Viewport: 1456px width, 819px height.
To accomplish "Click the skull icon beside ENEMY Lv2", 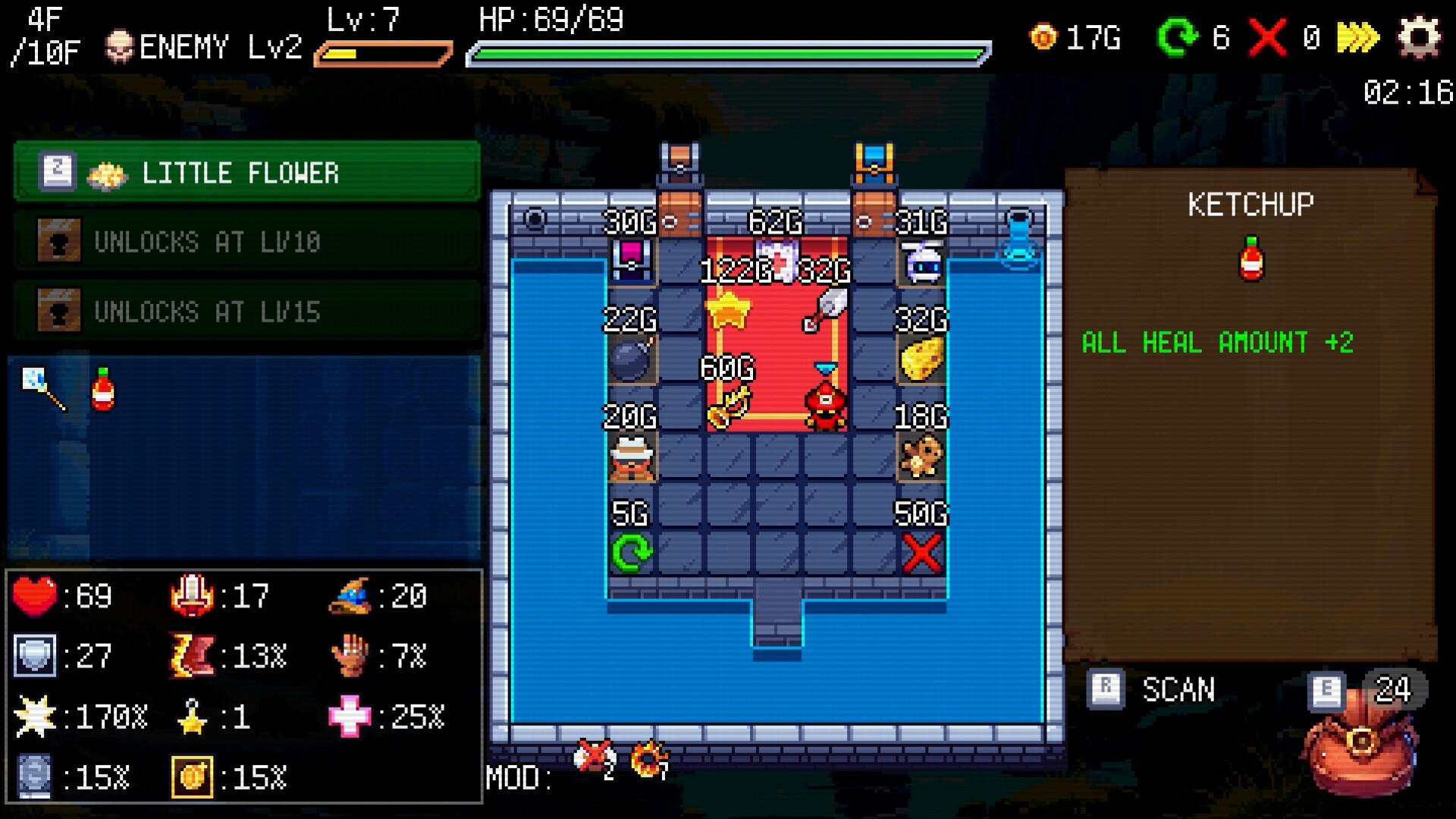I will (119, 45).
